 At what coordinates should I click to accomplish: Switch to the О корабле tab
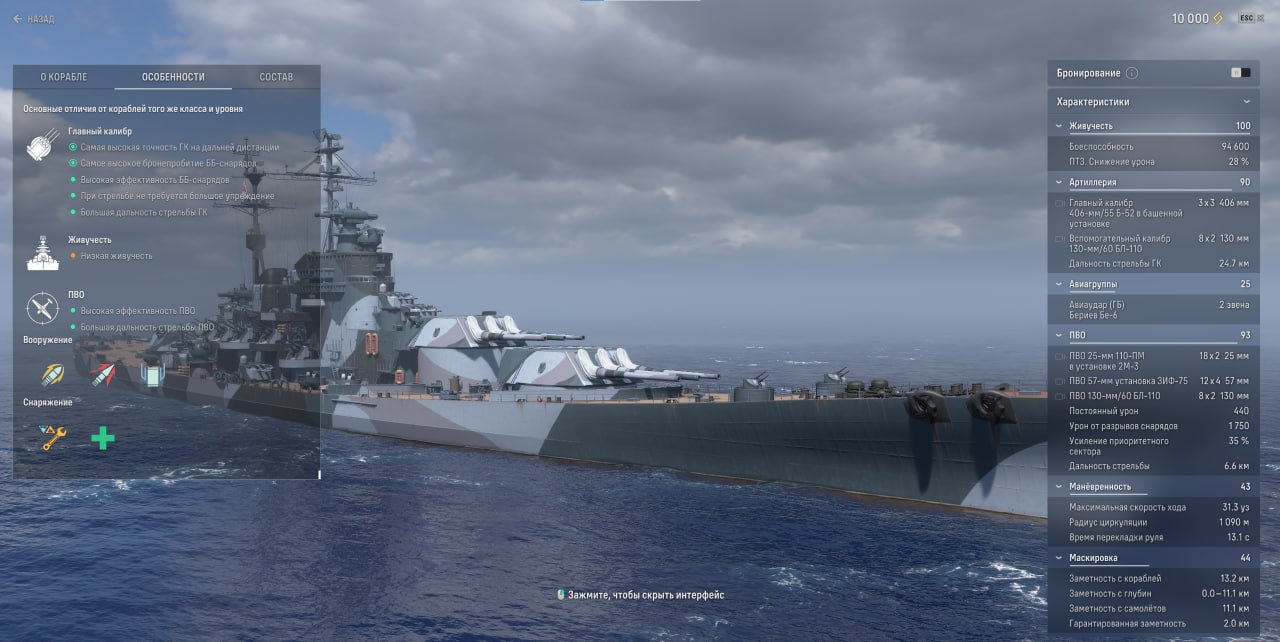[x=63, y=77]
